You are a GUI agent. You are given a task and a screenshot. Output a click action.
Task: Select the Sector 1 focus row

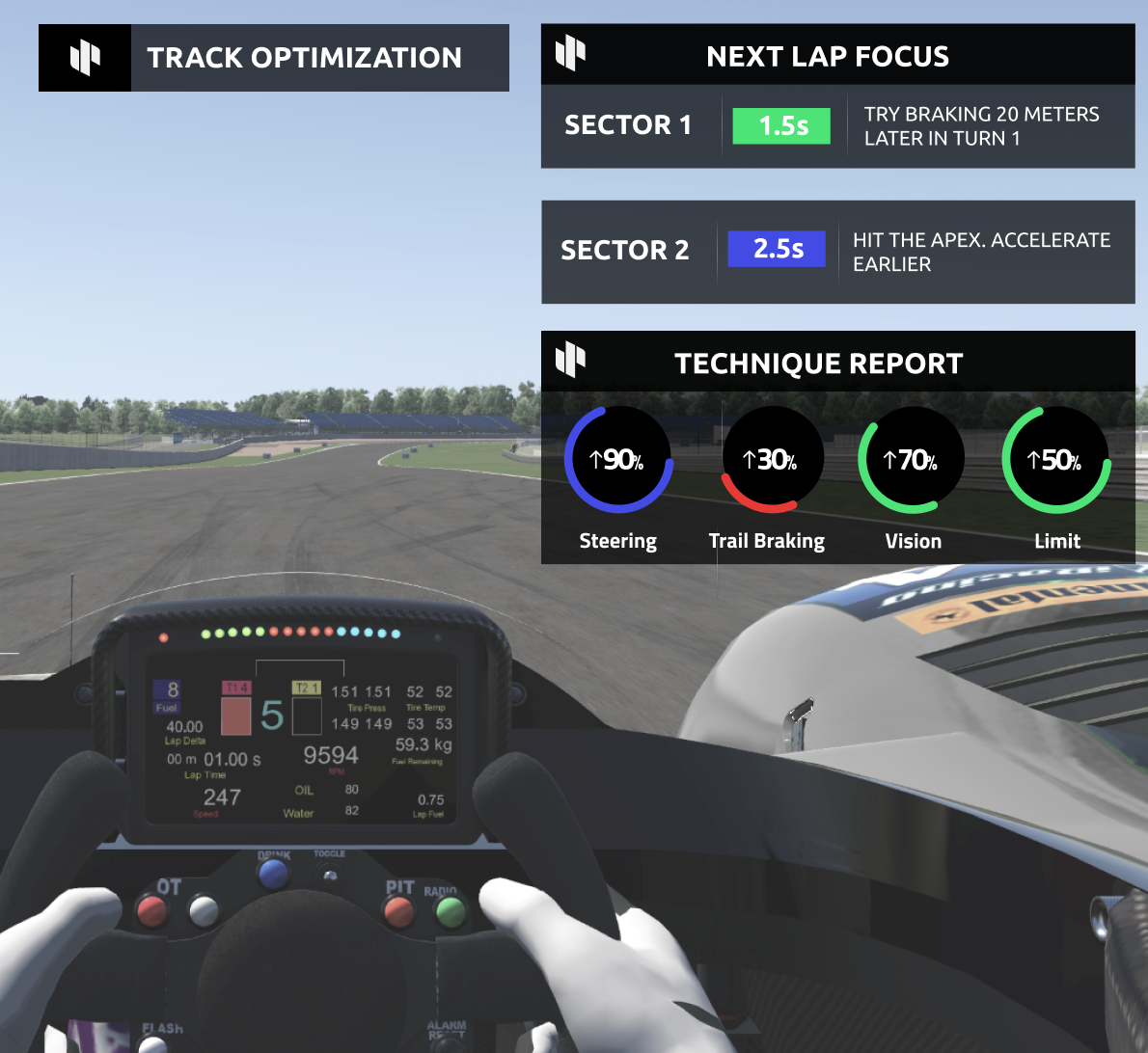[837, 126]
